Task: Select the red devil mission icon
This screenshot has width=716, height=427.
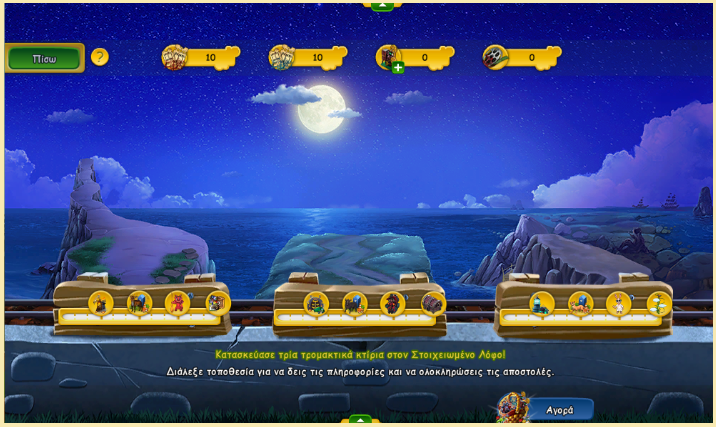Action: (178, 302)
